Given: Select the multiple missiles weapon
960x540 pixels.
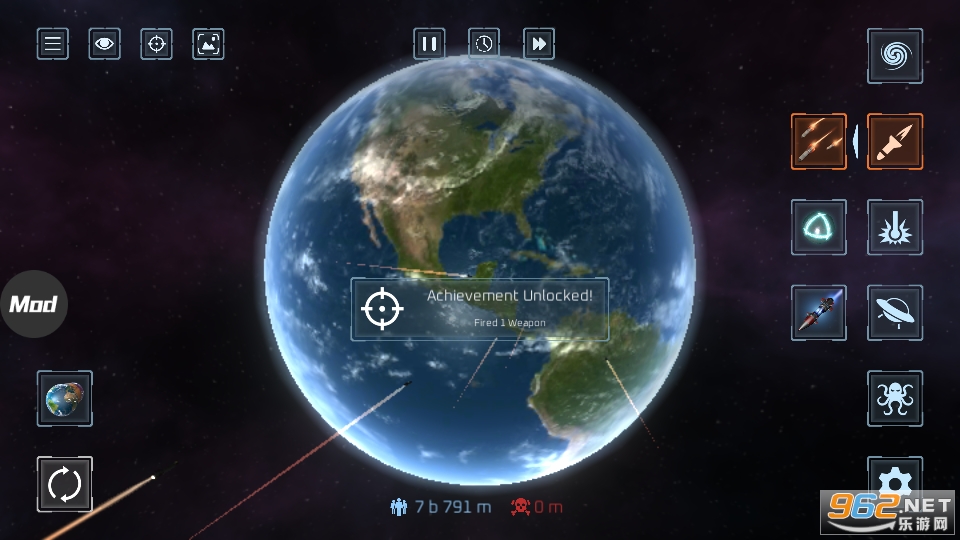Looking at the screenshot, I should pyautogui.click(x=819, y=141).
